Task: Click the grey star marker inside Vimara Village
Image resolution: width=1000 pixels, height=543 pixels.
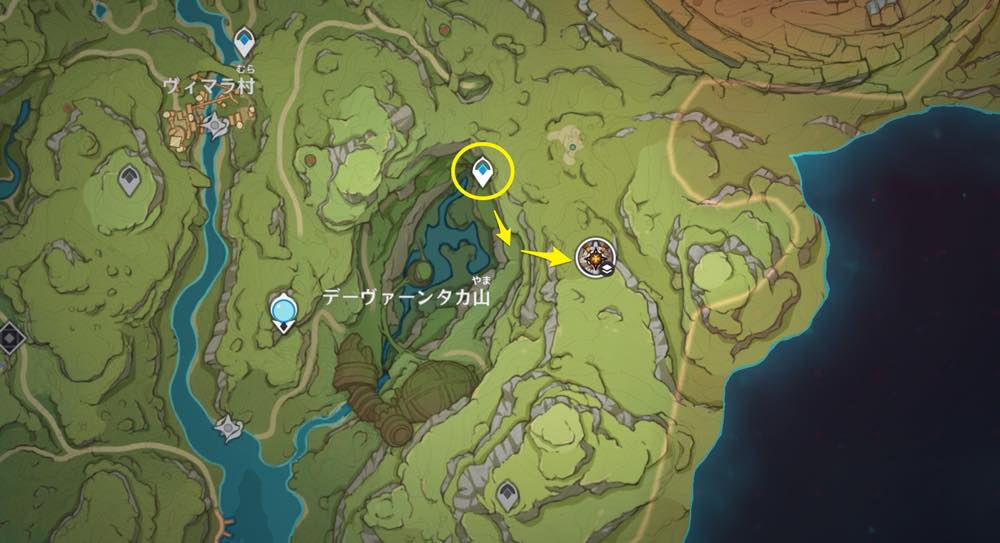Action: (x=217, y=125)
